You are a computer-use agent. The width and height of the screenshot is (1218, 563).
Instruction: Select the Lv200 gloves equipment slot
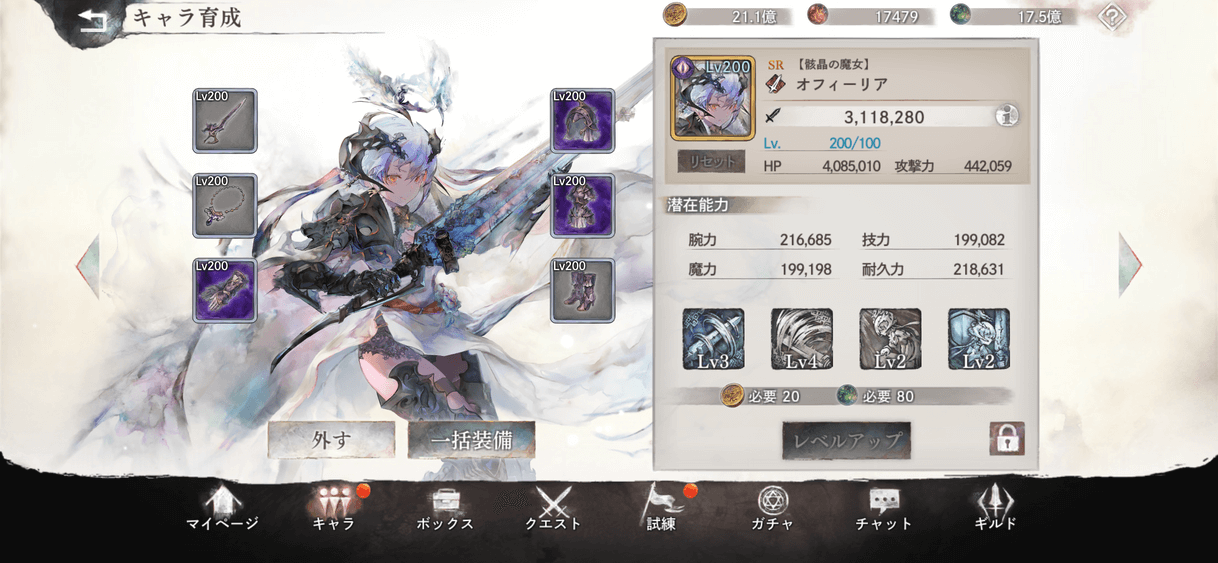click(224, 290)
